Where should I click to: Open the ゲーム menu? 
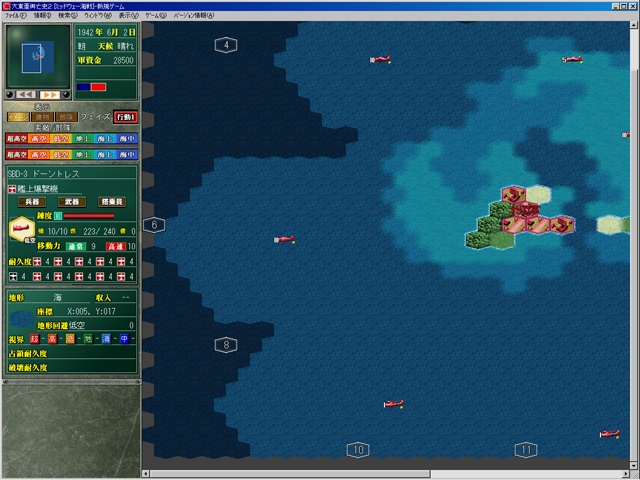pyautogui.click(x=156, y=16)
